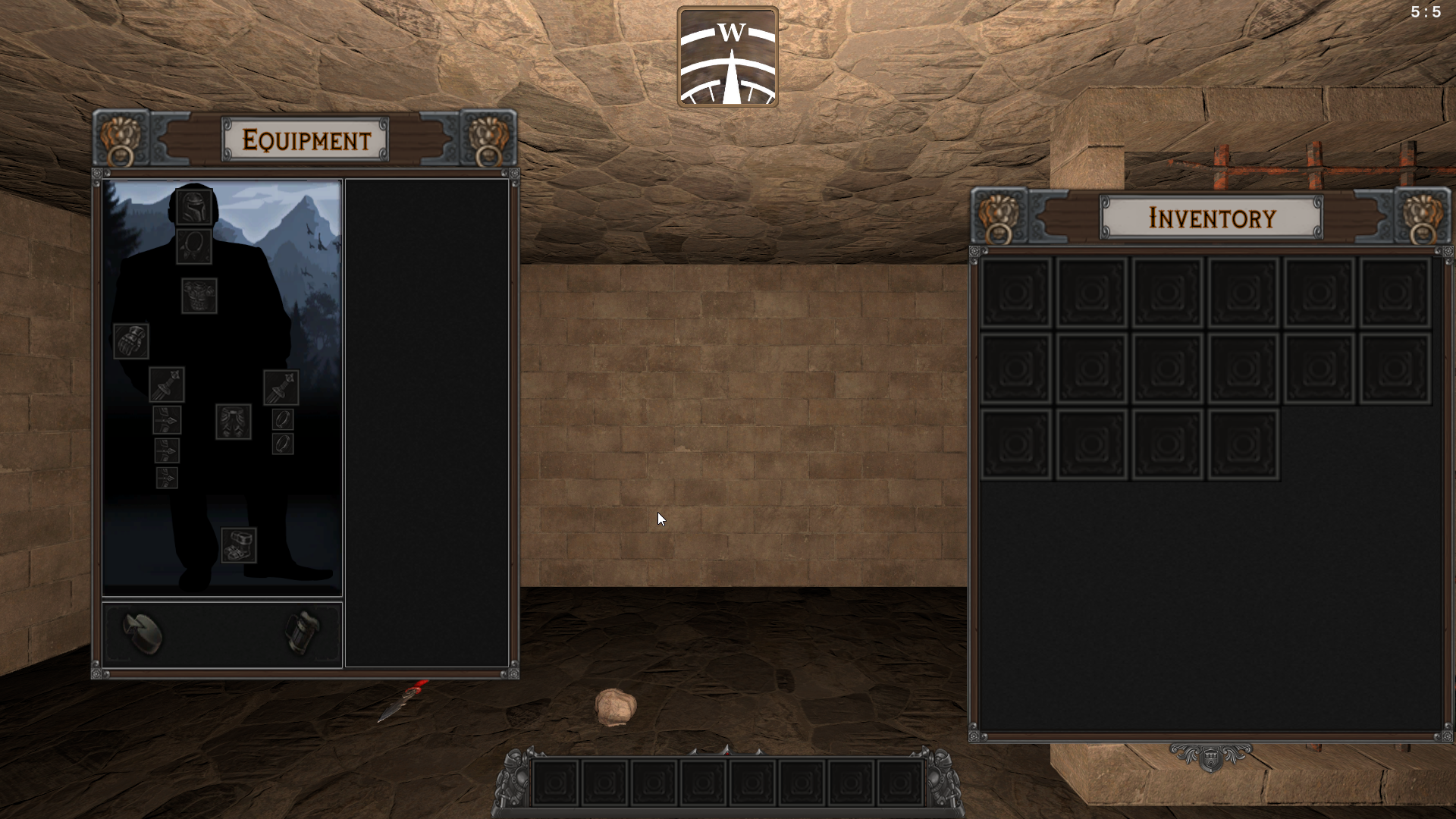Select the helmet equipment slot
This screenshot has width=1456, height=819.
tap(194, 206)
